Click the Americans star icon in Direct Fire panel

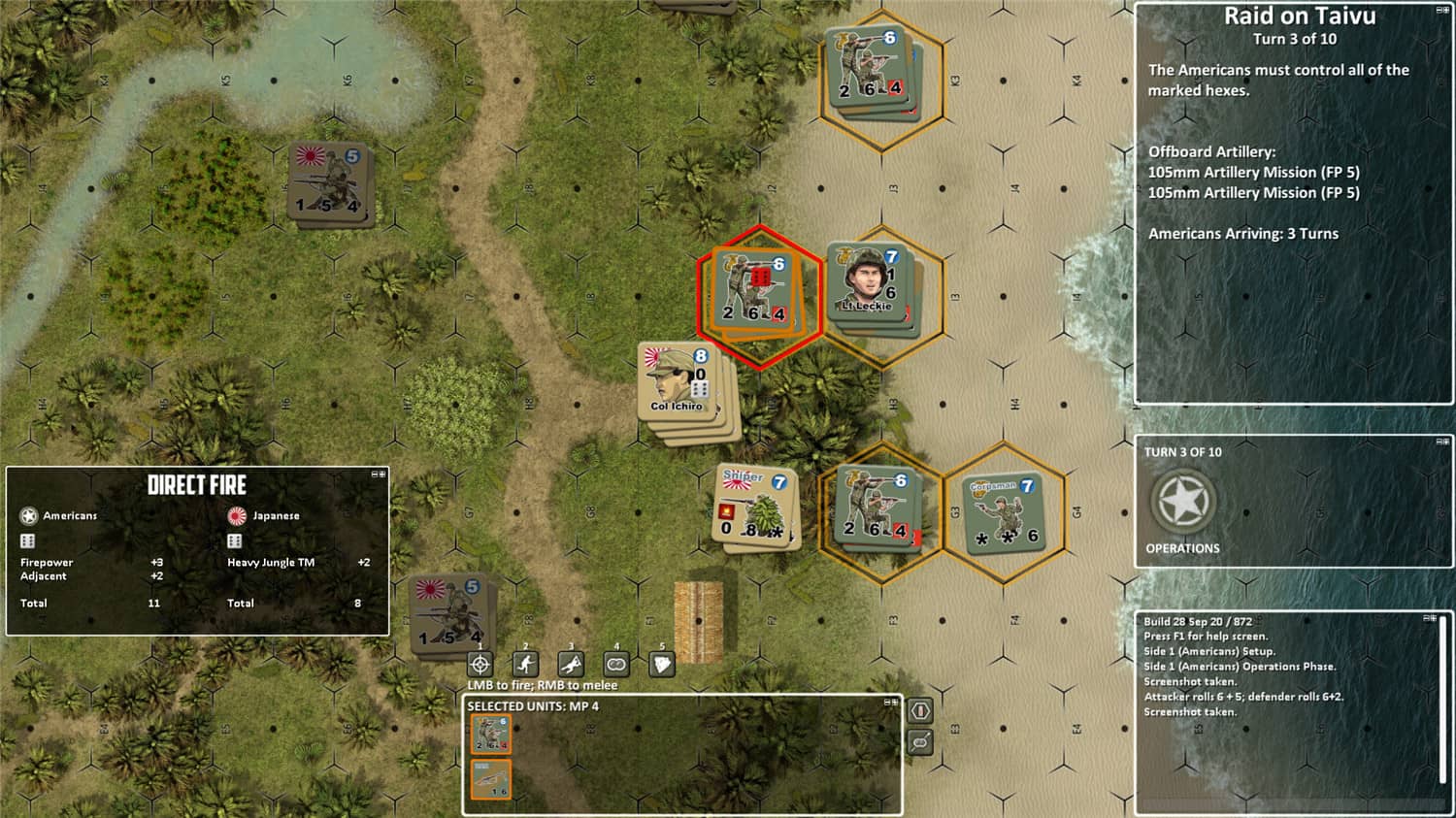(x=29, y=516)
